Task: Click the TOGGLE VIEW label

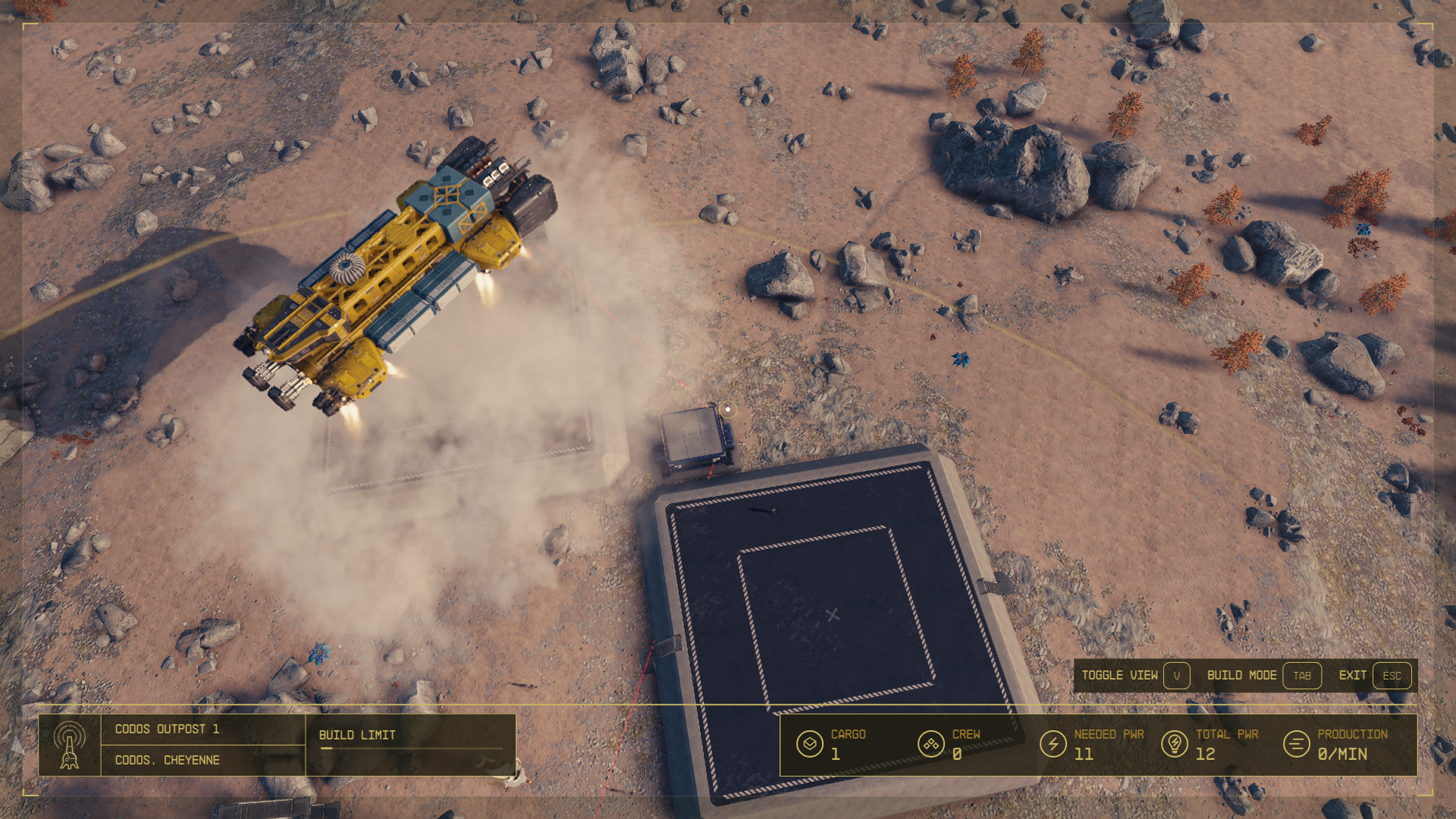Action: (x=1120, y=676)
